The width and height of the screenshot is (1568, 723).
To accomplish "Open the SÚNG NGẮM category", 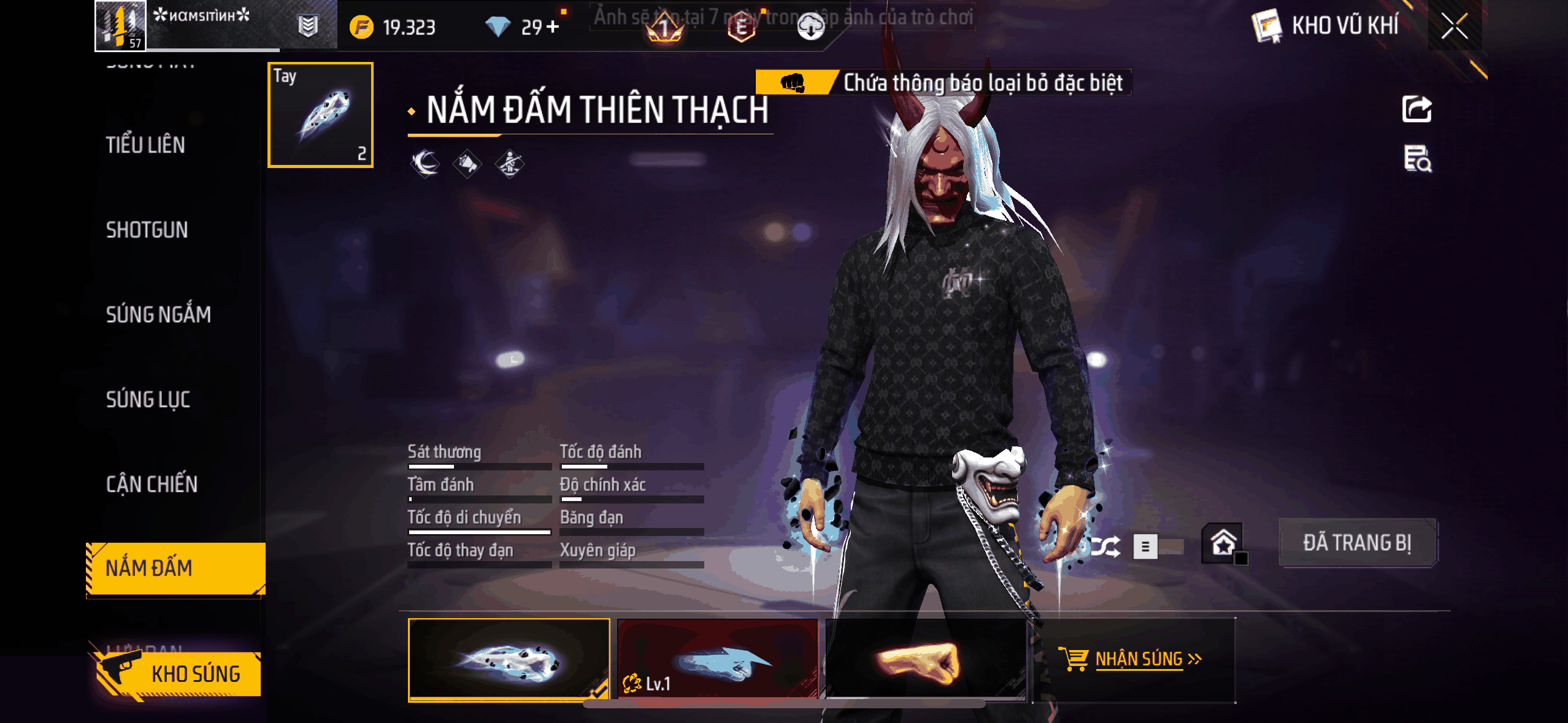I will (158, 315).
